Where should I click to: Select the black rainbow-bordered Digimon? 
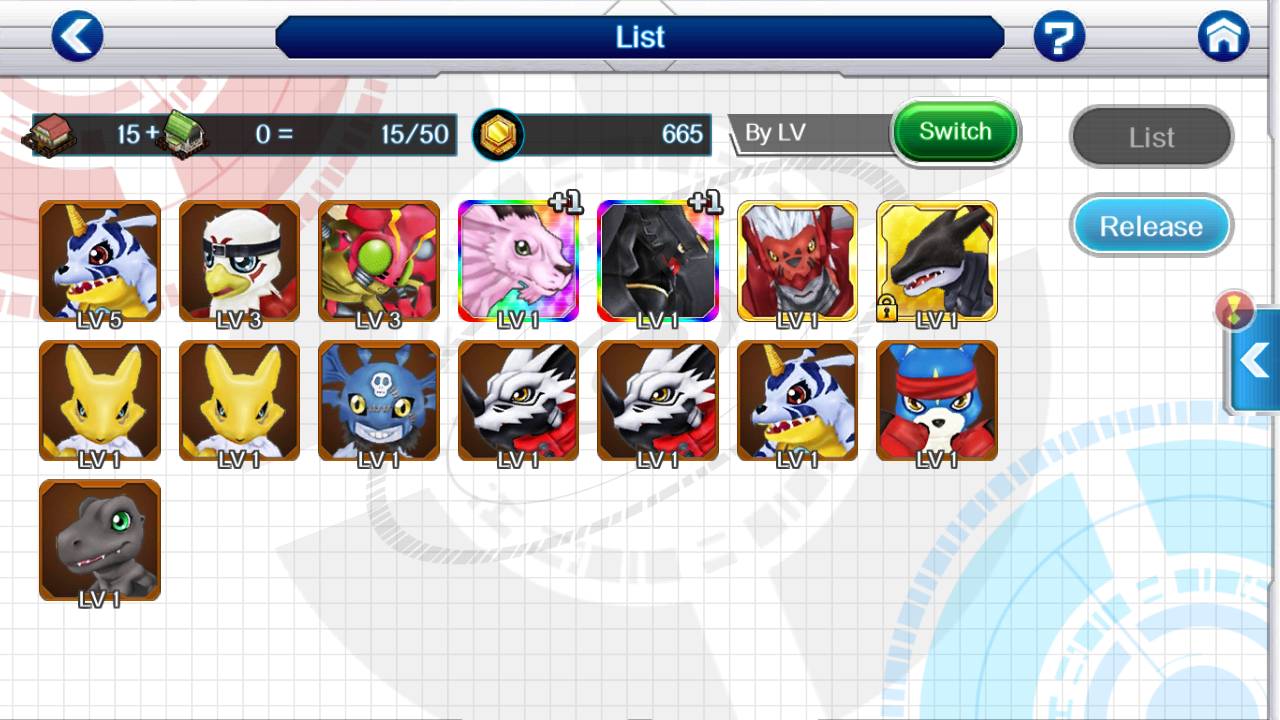(657, 261)
